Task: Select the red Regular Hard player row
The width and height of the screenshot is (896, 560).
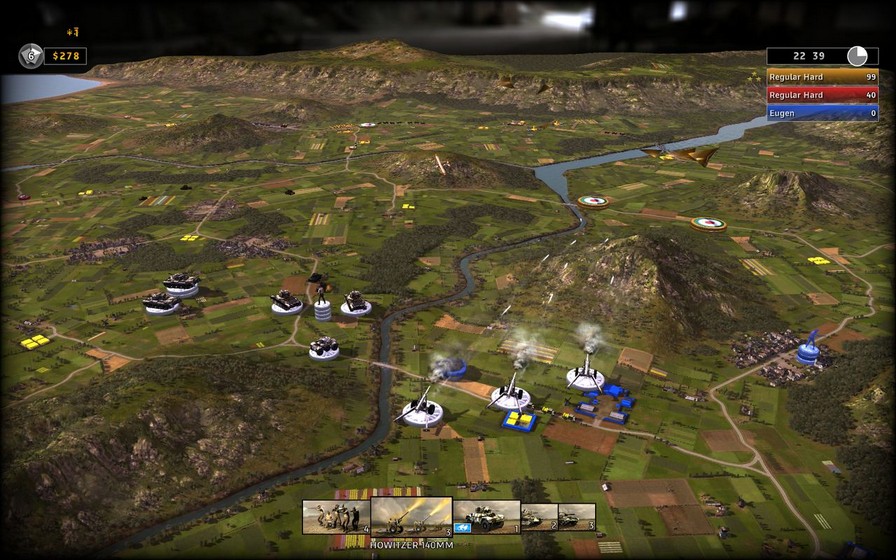Action: 822,94
